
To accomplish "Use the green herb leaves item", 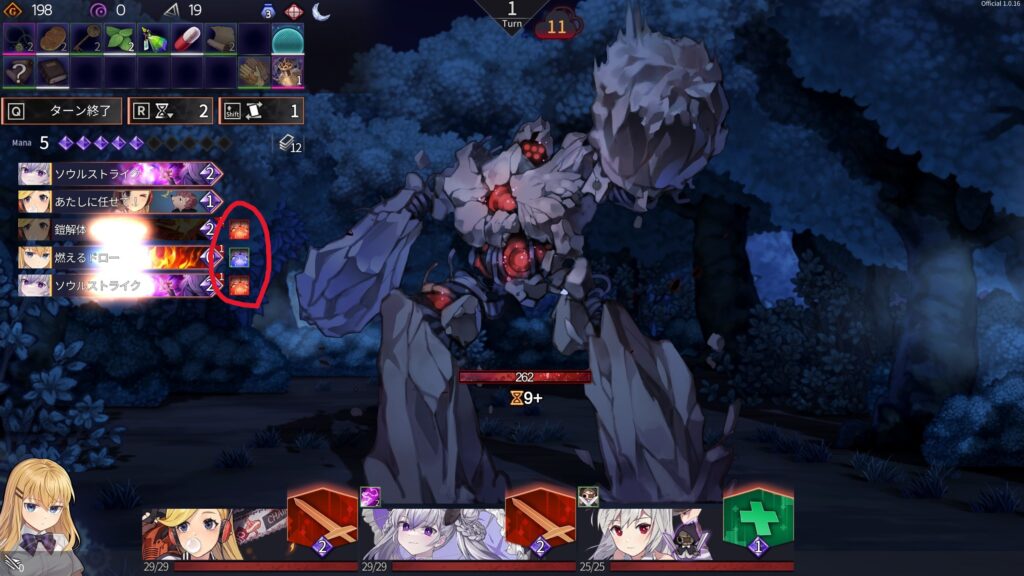I will pos(120,40).
